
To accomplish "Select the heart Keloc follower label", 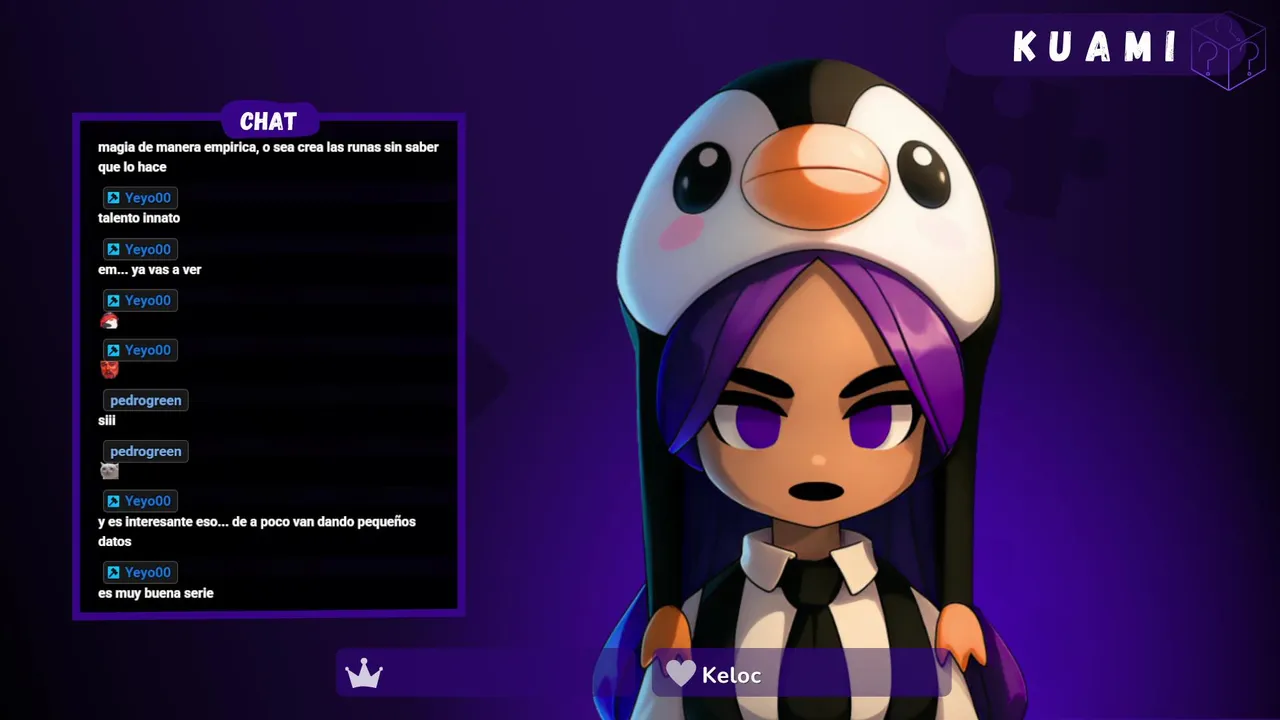I will 714,675.
